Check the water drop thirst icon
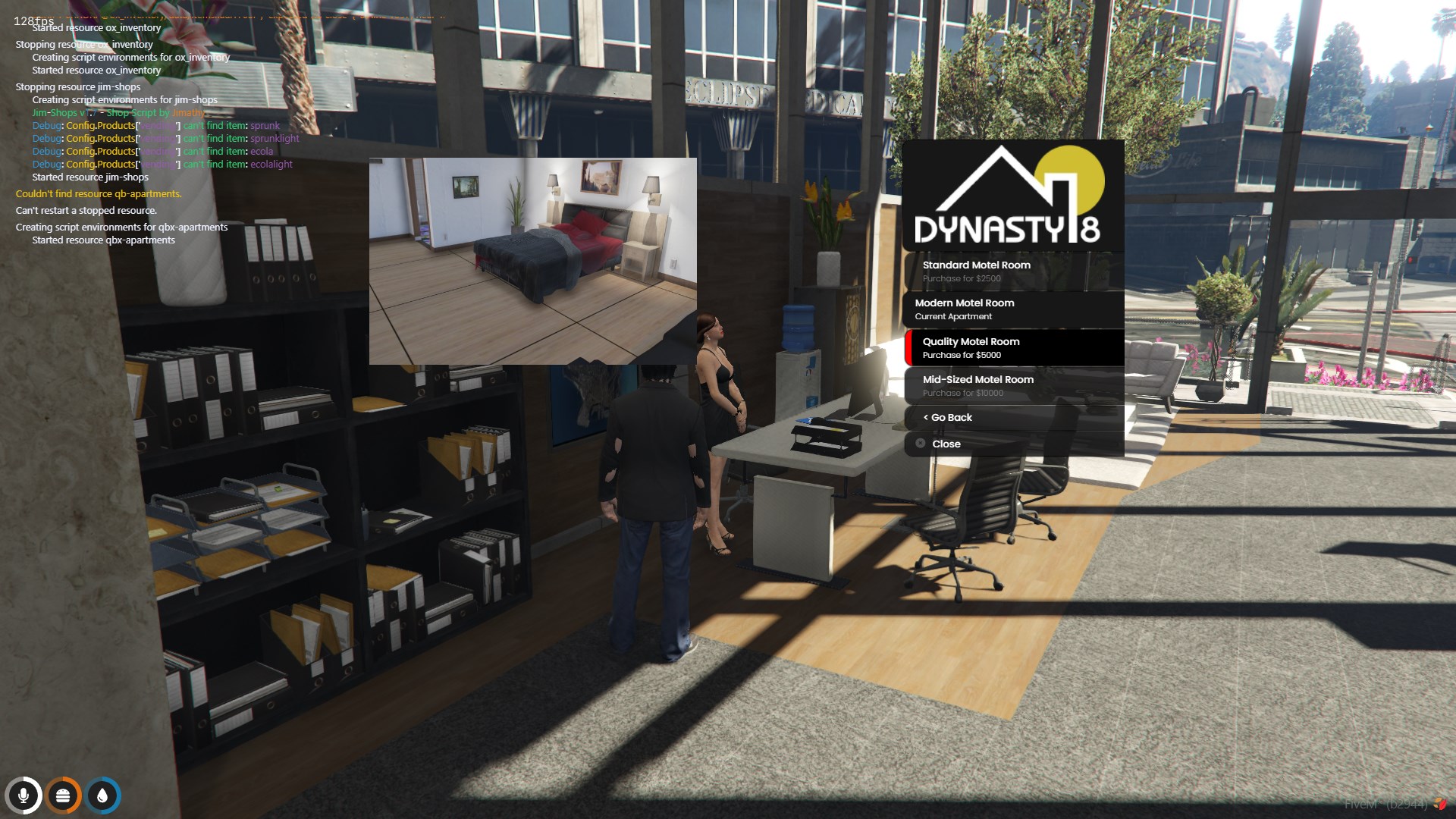 click(102, 795)
